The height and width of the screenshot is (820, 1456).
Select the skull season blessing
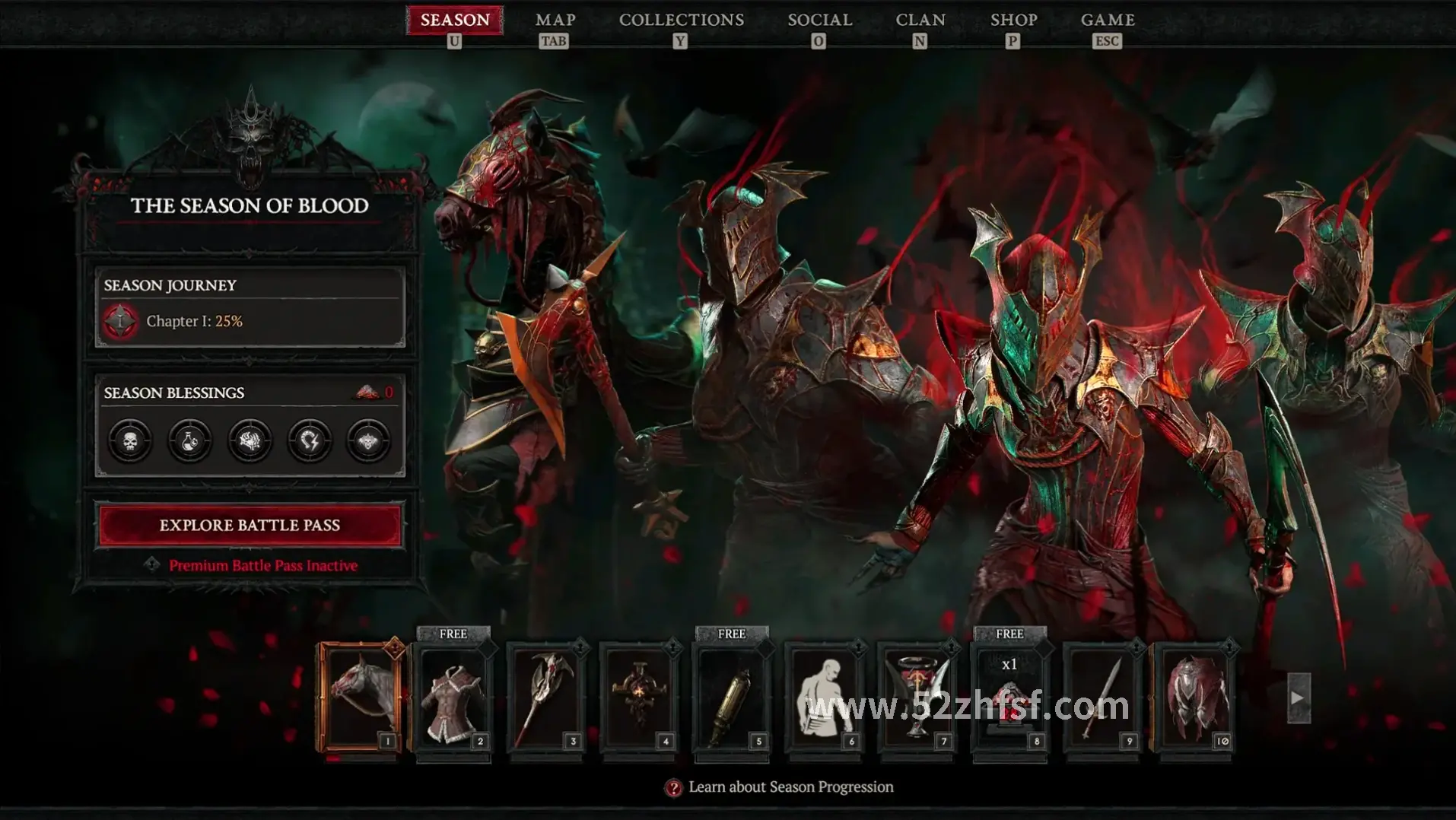[x=130, y=440]
